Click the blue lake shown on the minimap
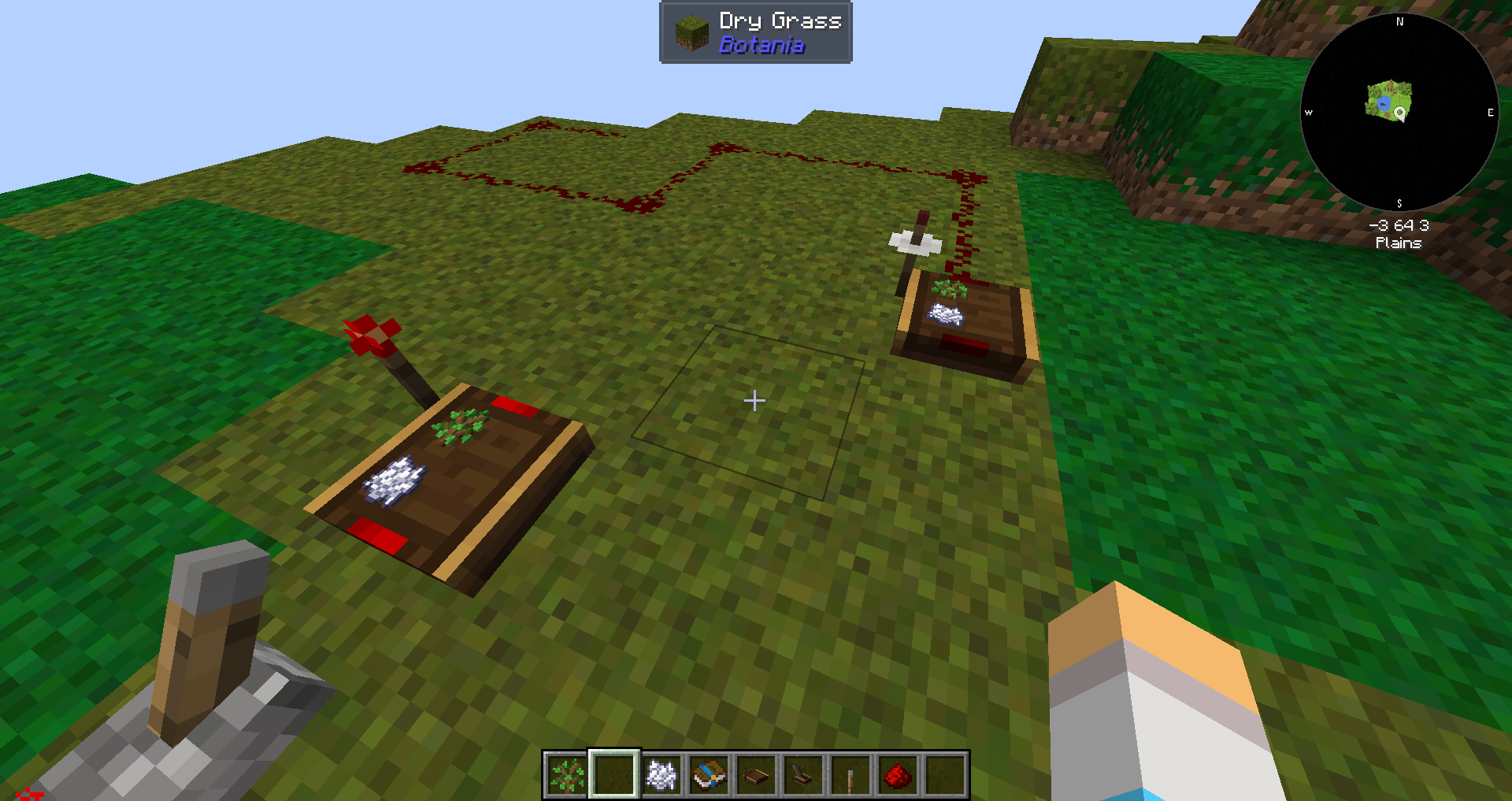Viewport: 1512px width, 801px height. click(x=1384, y=103)
